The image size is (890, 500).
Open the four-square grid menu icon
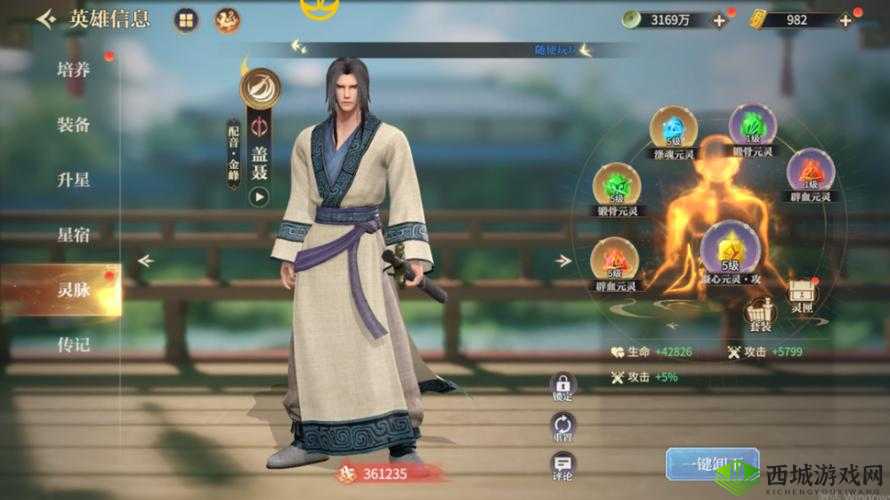tap(185, 20)
